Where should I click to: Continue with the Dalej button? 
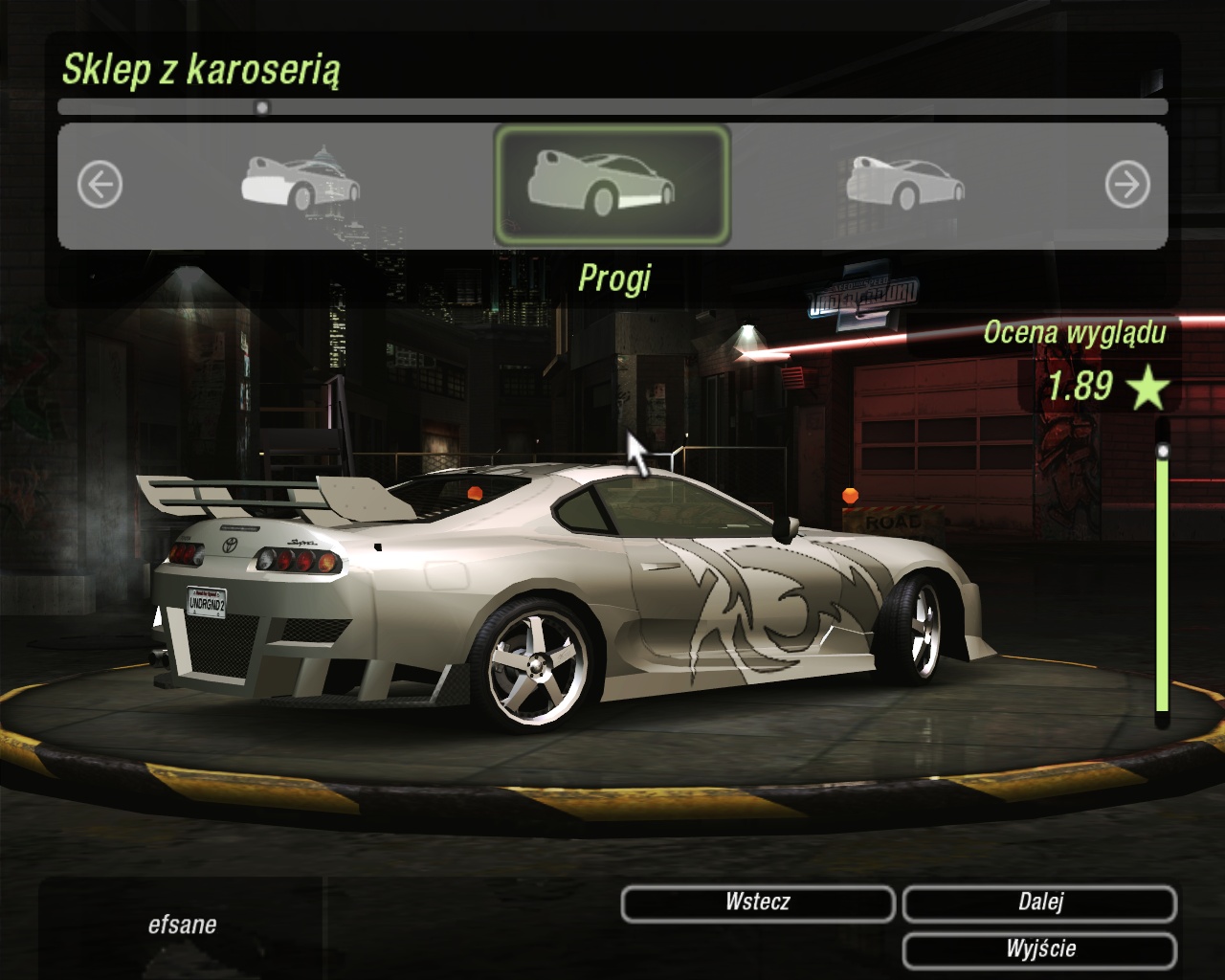coord(1039,902)
